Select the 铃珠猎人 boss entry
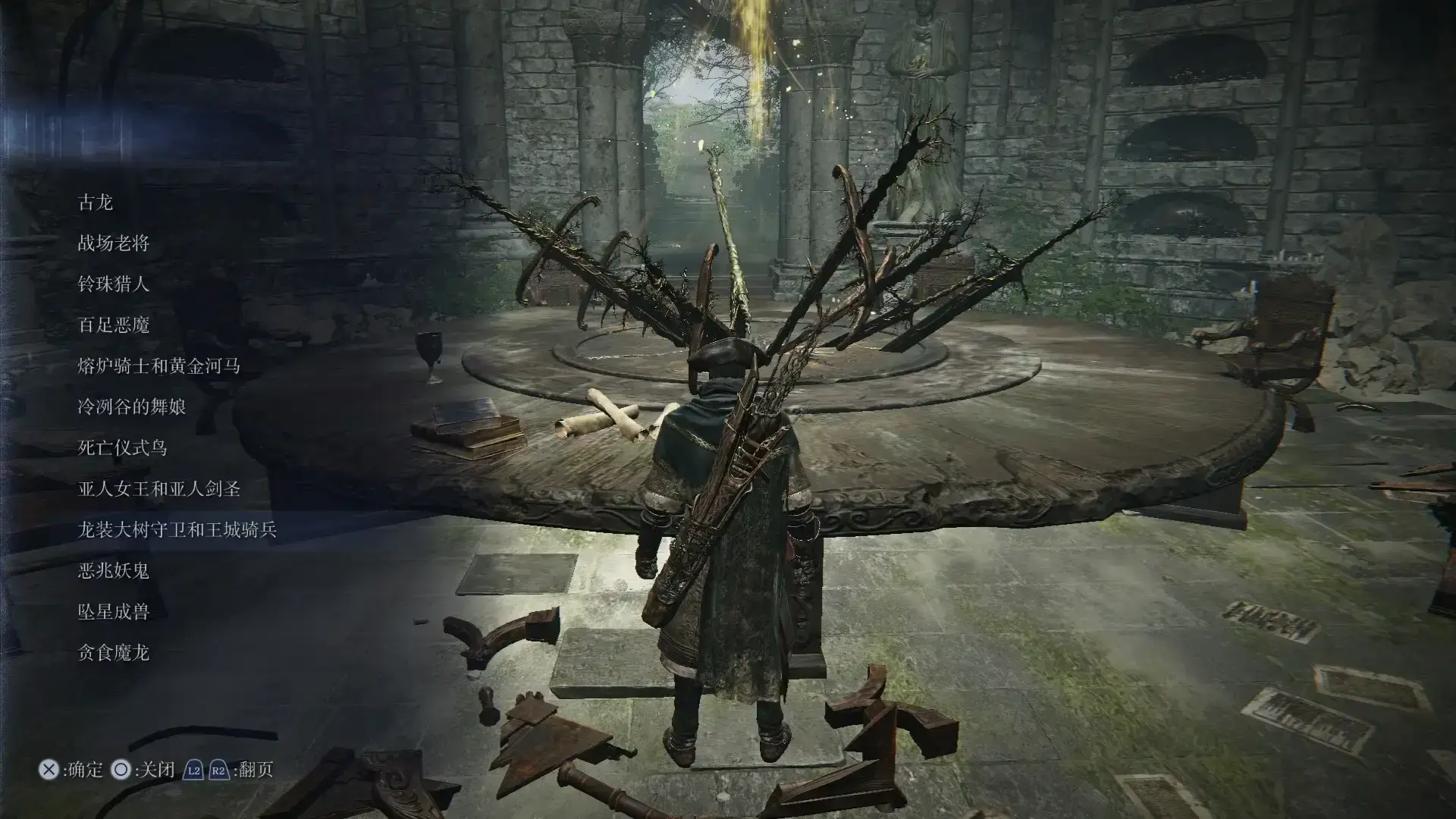Screen dimensions: 1456x819 click(114, 284)
